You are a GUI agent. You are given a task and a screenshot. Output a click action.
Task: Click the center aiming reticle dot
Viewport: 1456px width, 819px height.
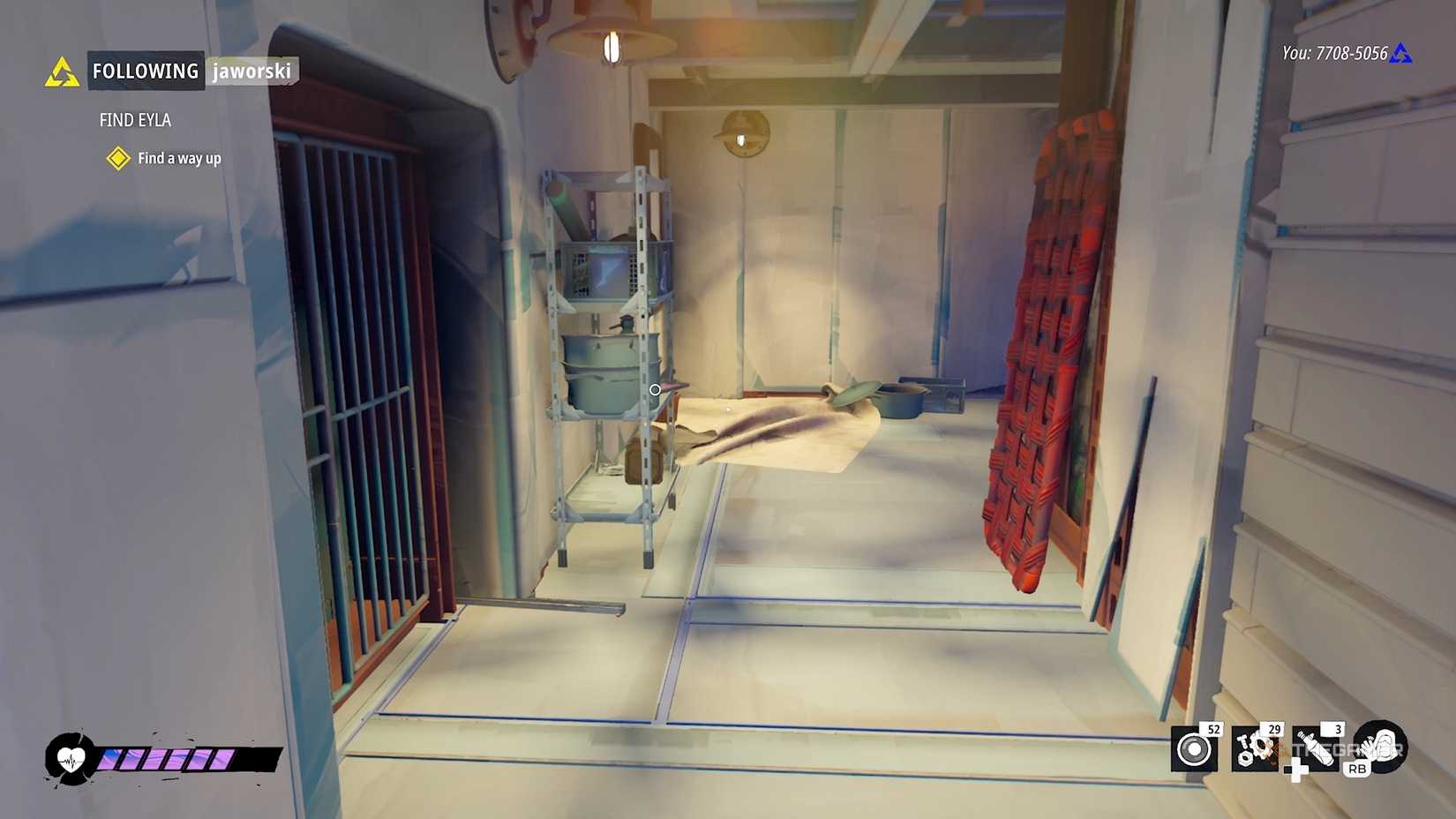pyautogui.click(x=655, y=389)
